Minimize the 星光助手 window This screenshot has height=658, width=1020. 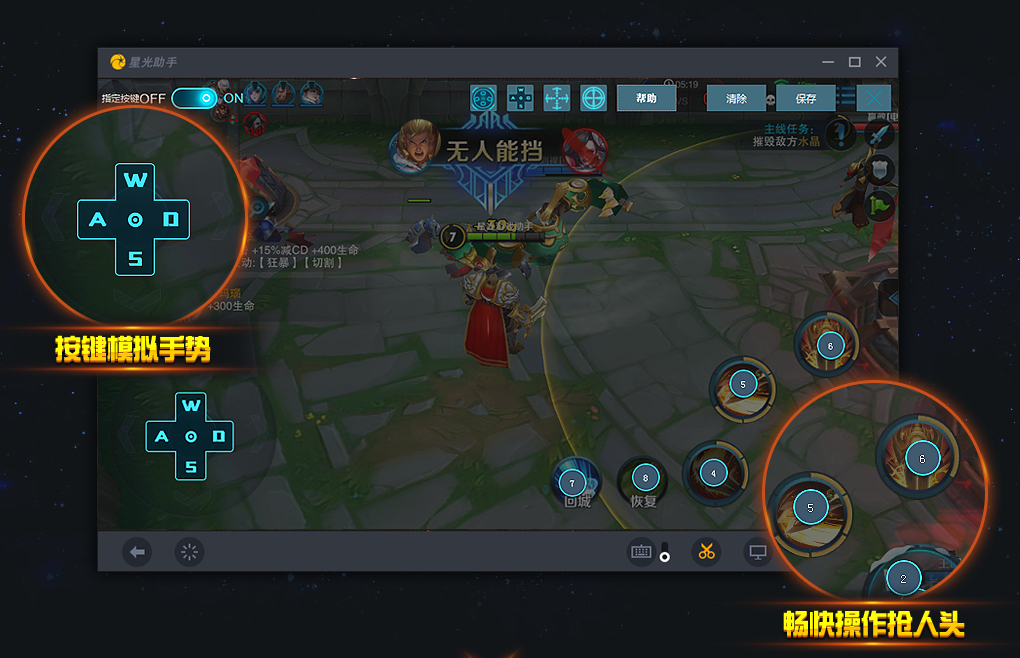(828, 62)
